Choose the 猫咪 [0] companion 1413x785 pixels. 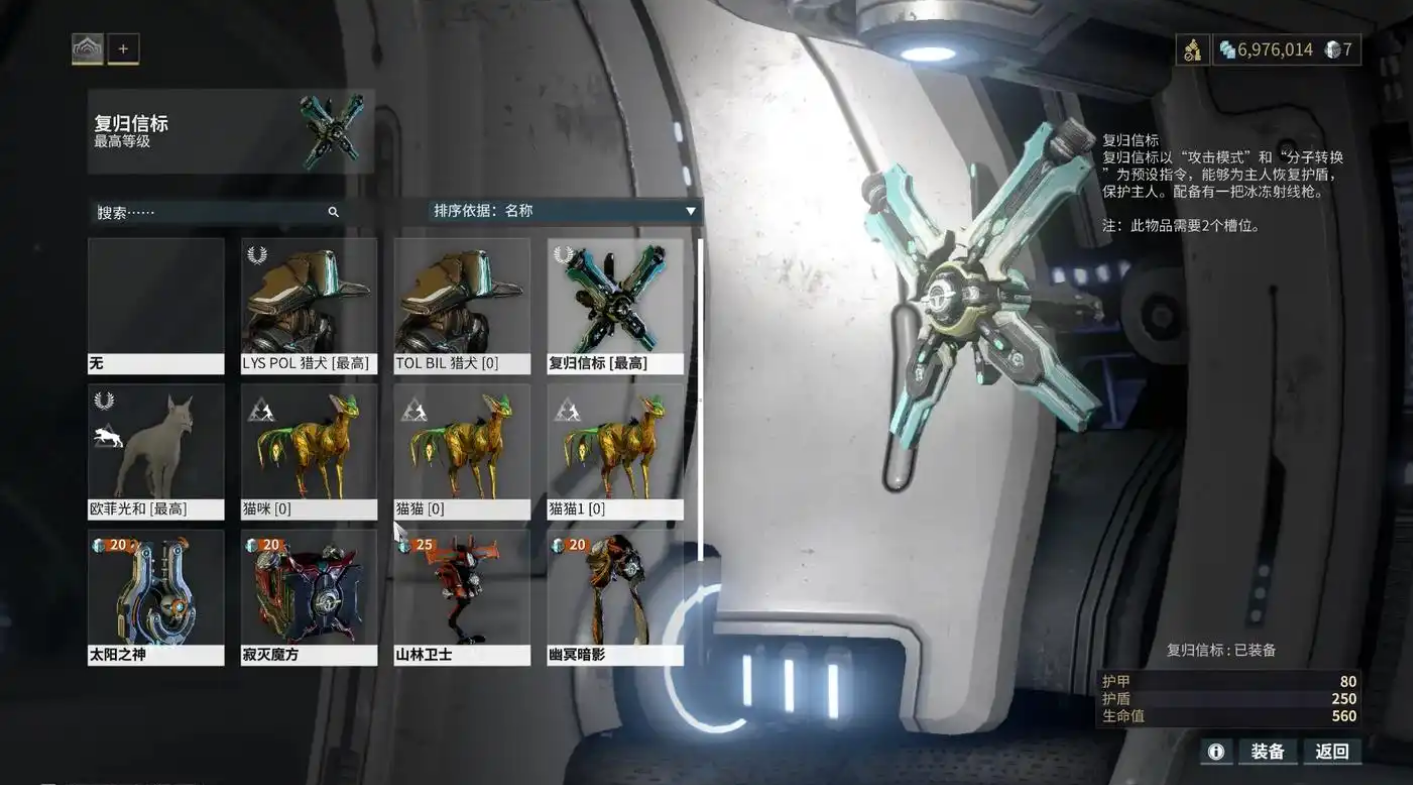[309, 452]
